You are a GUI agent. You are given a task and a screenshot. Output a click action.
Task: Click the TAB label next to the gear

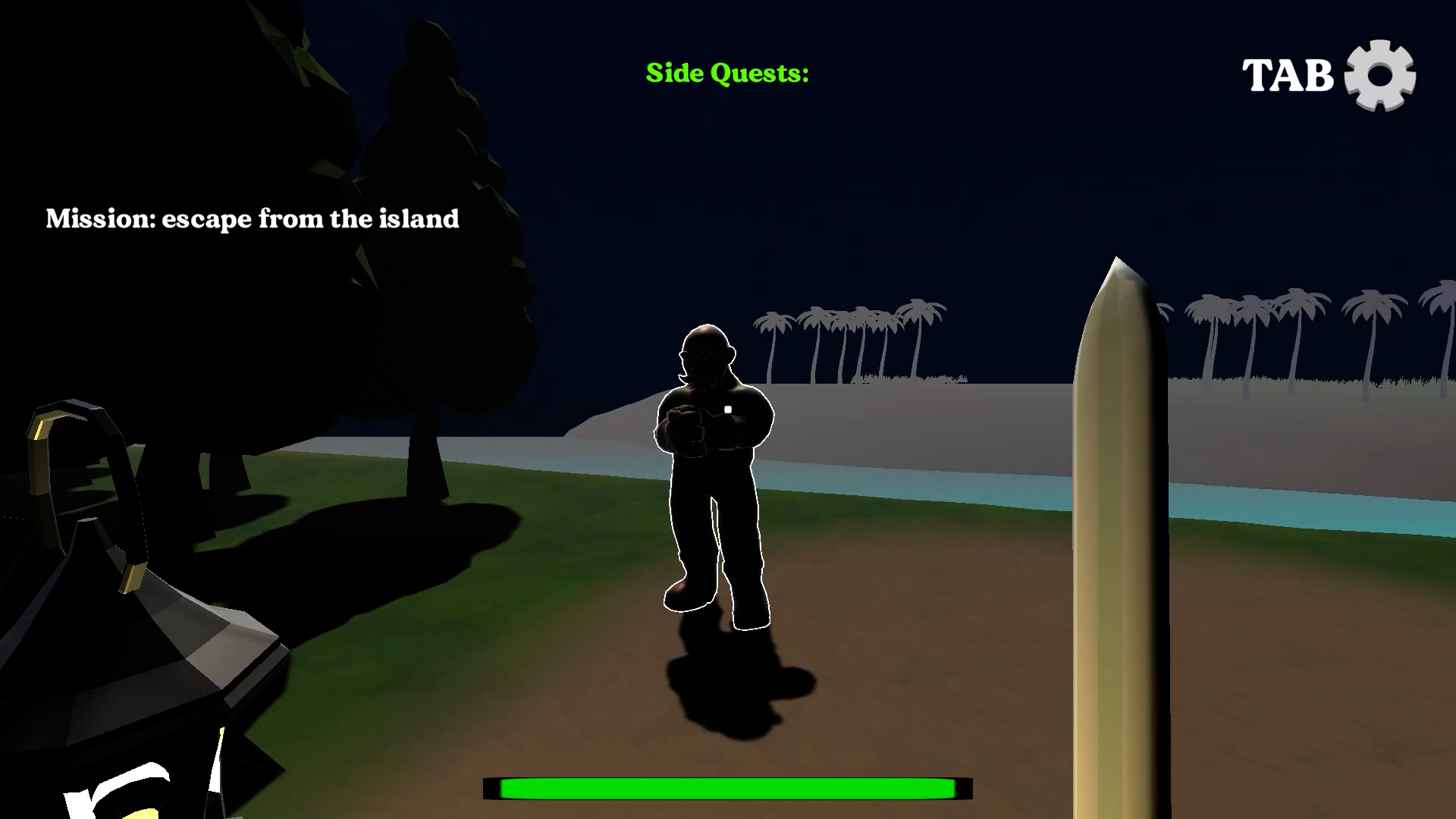[1288, 76]
